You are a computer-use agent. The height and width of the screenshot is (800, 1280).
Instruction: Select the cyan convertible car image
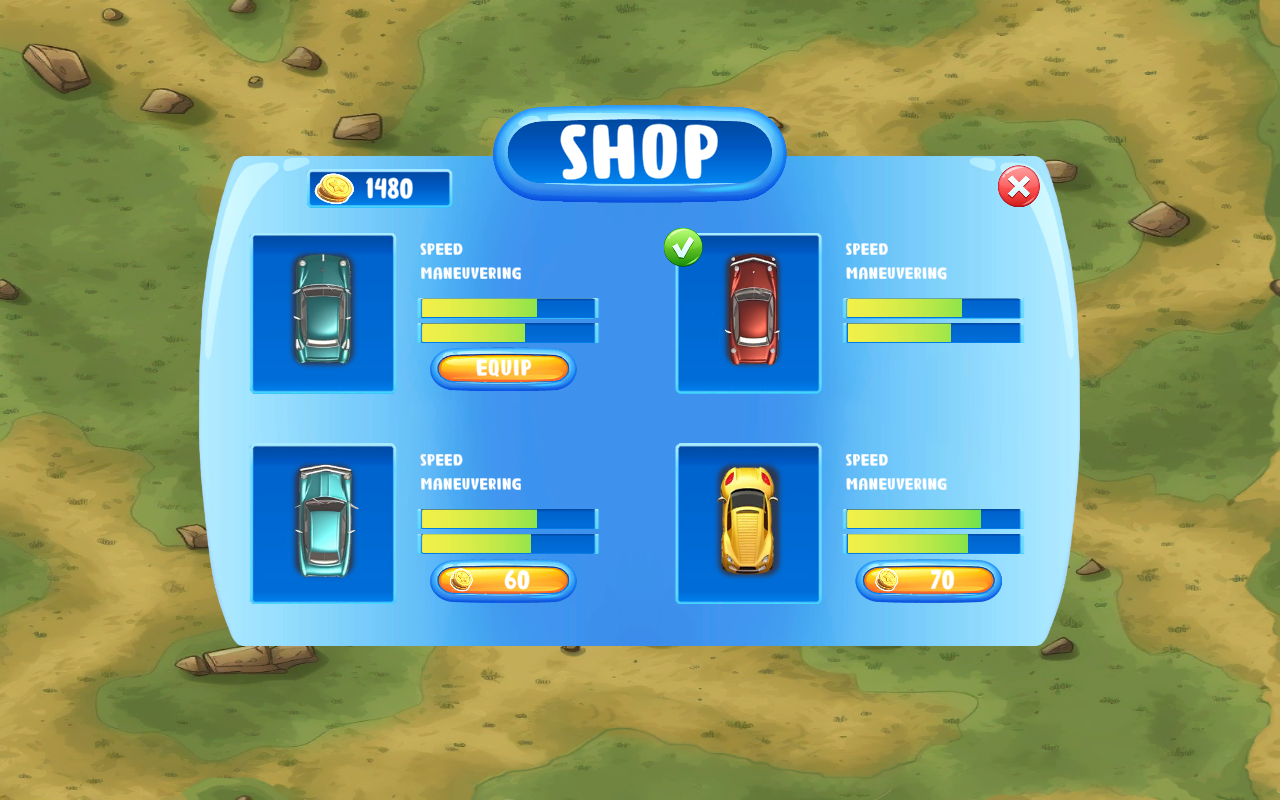[322, 524]
